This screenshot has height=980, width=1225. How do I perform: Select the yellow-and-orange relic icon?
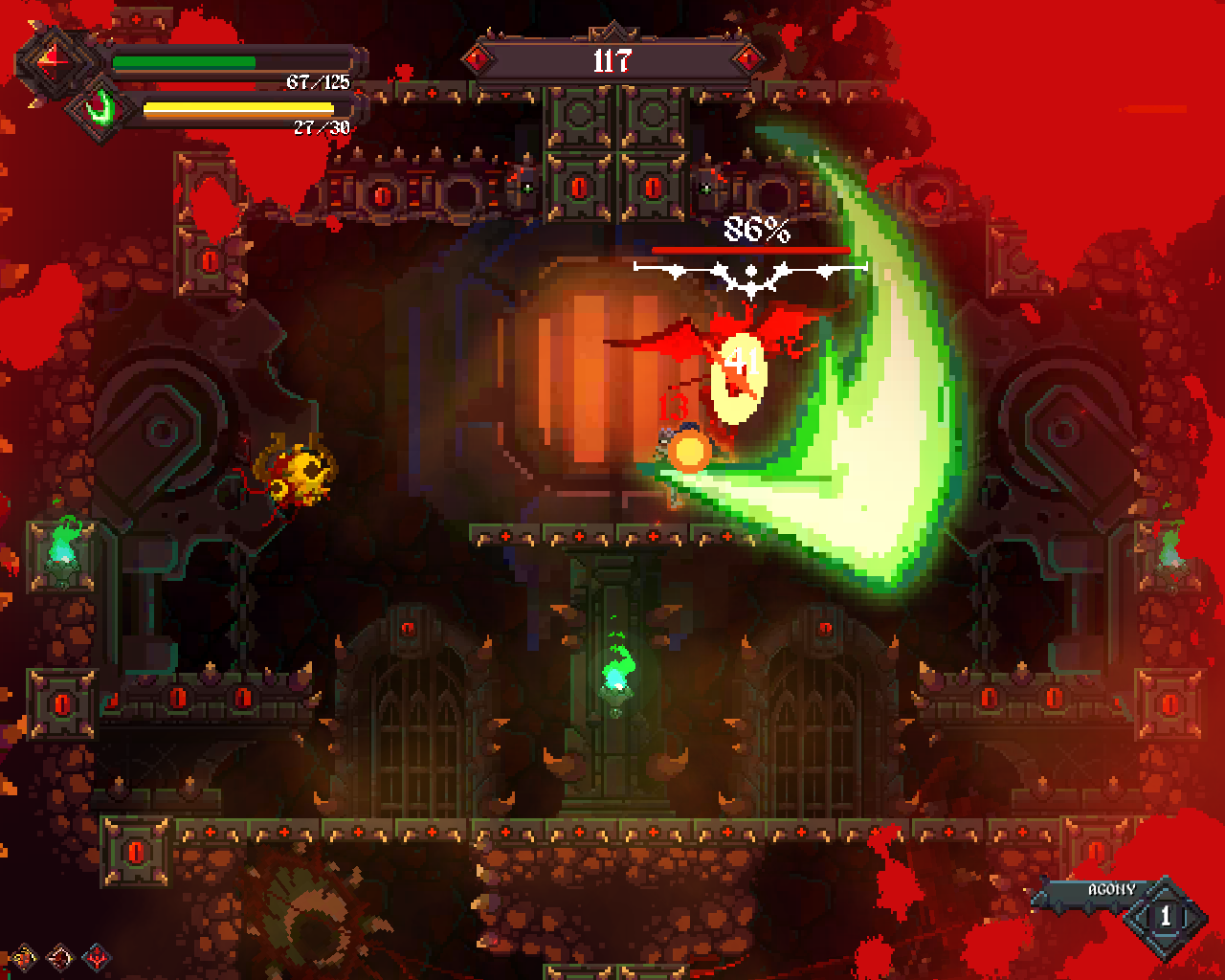click(x=23, y=956)
